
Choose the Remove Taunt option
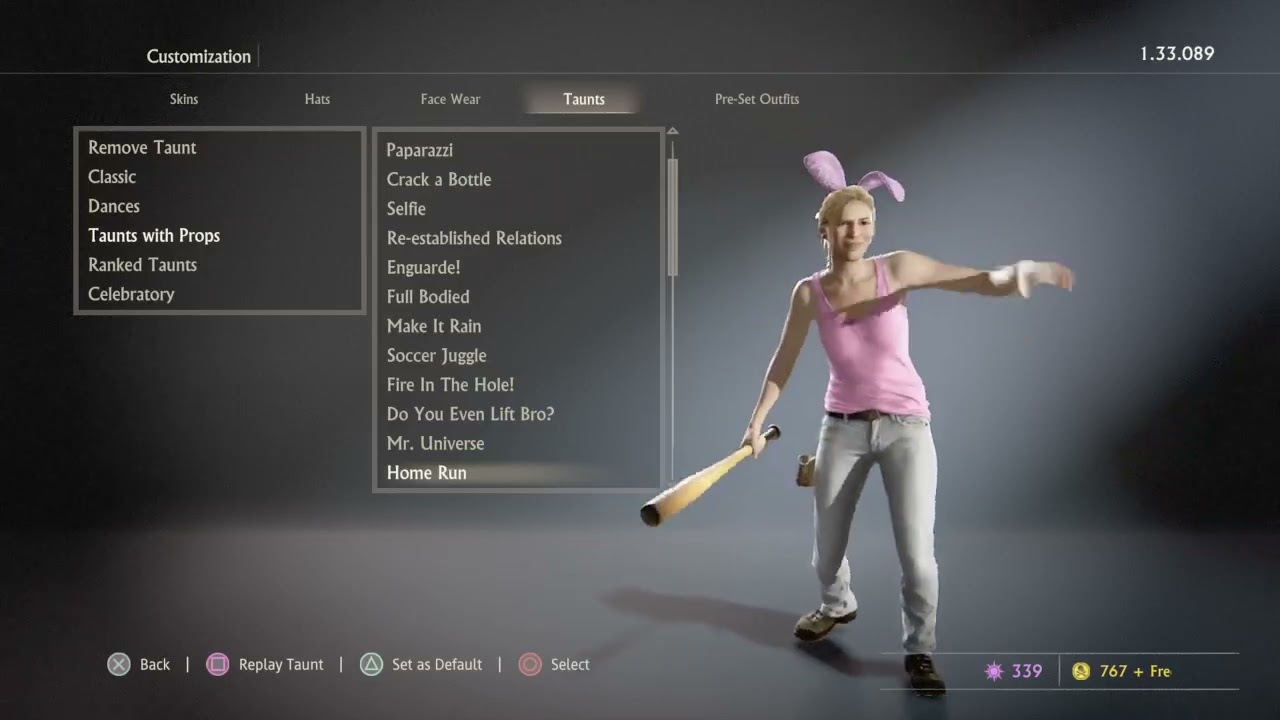tap(142, 147)
